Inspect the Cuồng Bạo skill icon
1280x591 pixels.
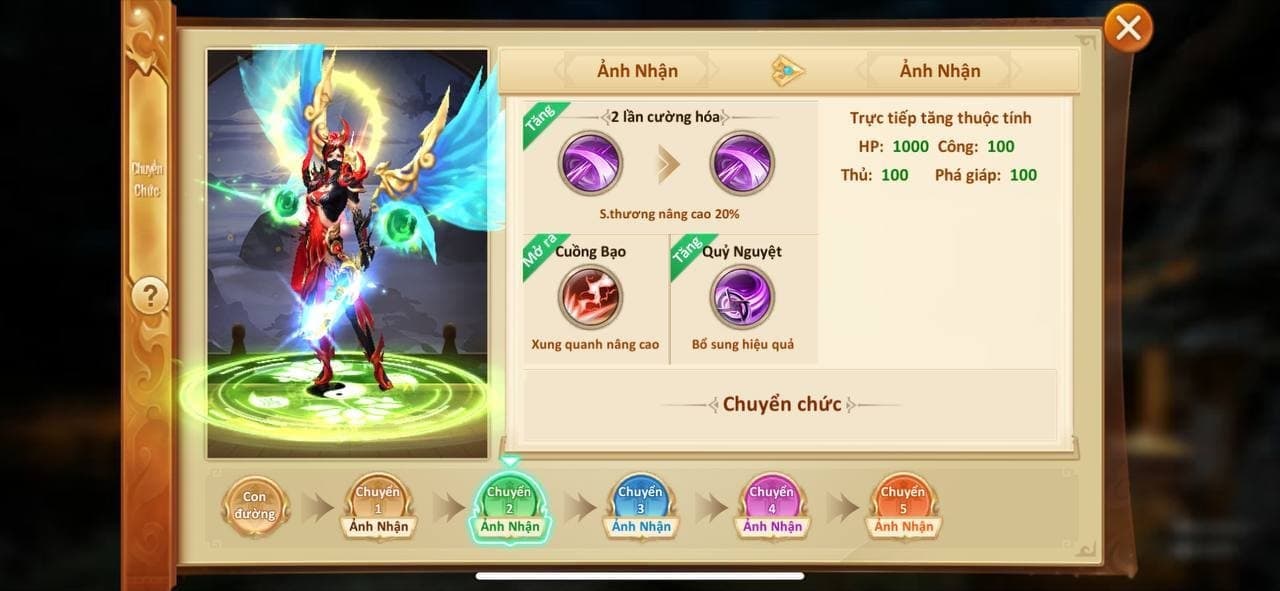[x=591, y=297]
